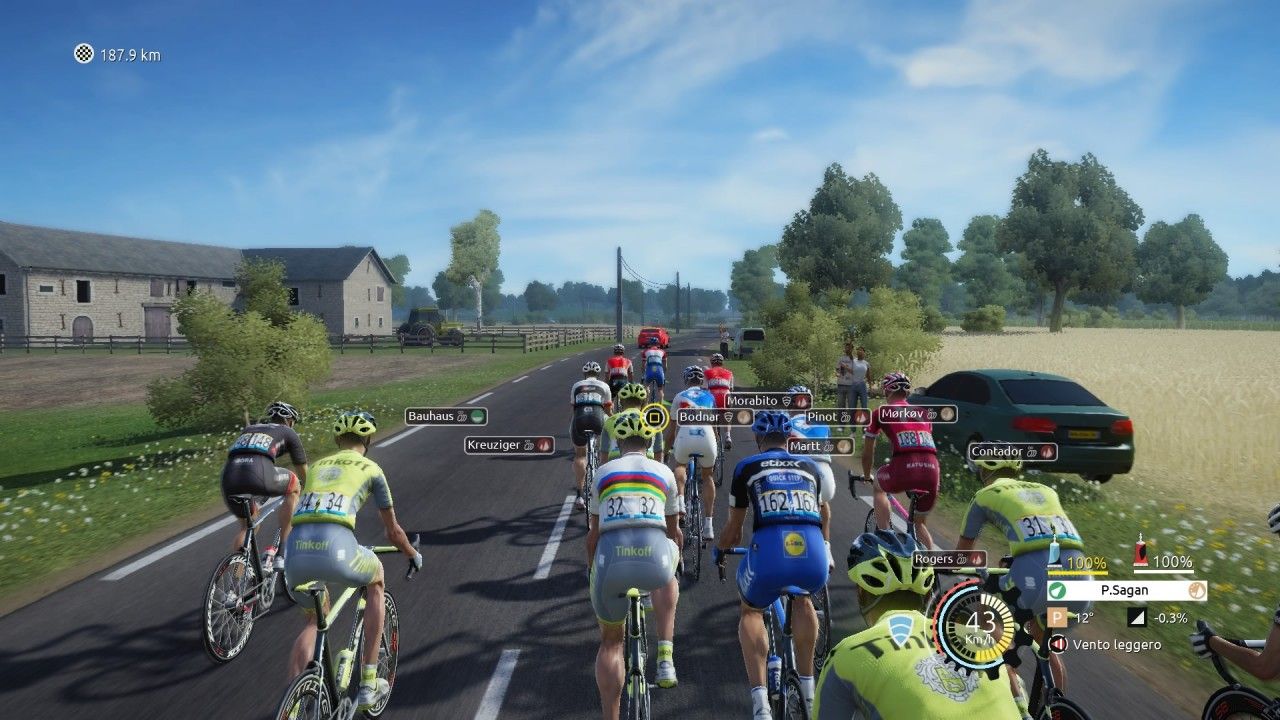Click the Vento leggero wind icon

tap(1057, 644)
